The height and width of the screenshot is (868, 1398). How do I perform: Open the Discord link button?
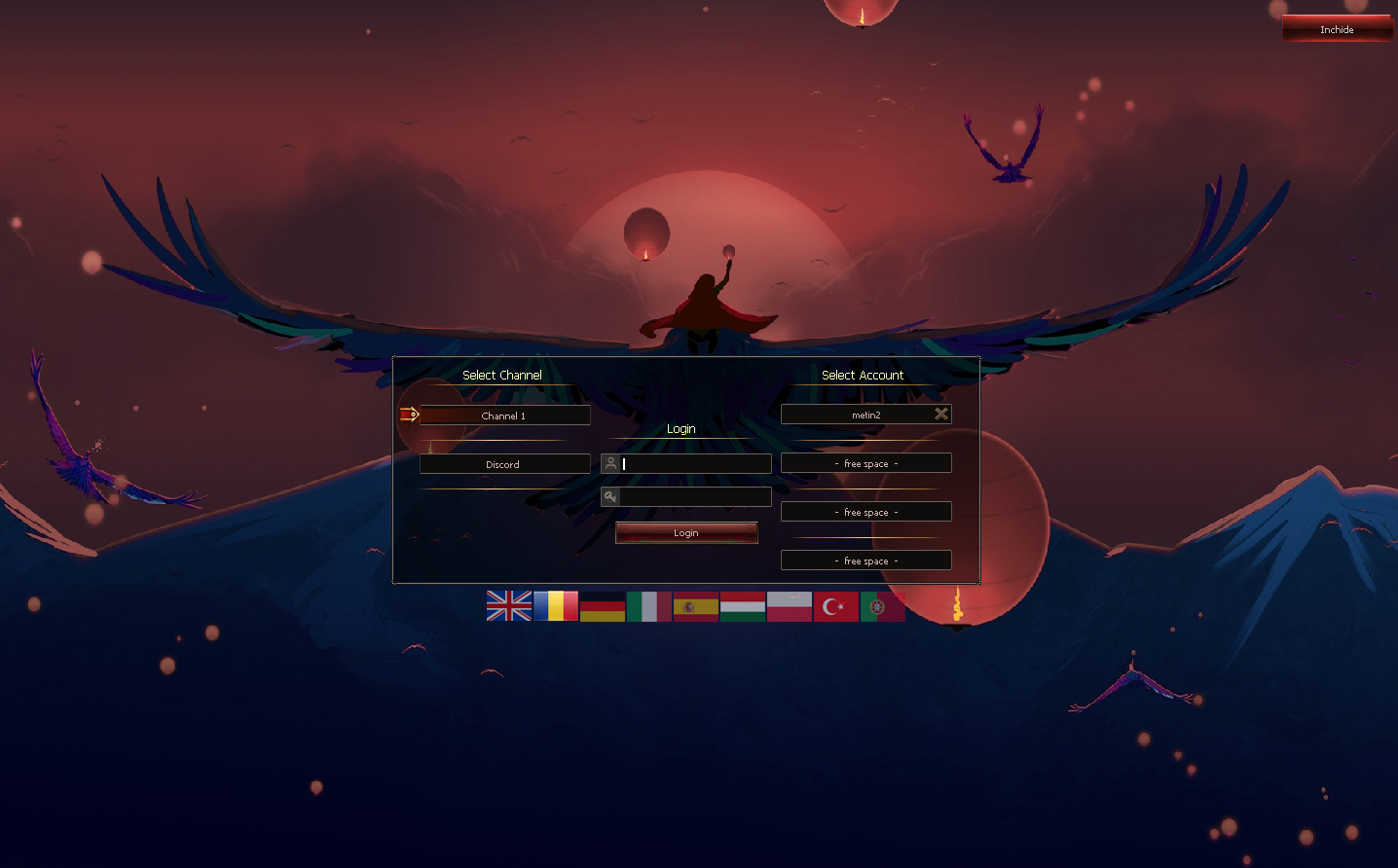pyautogui.click(x=504, y=464)
